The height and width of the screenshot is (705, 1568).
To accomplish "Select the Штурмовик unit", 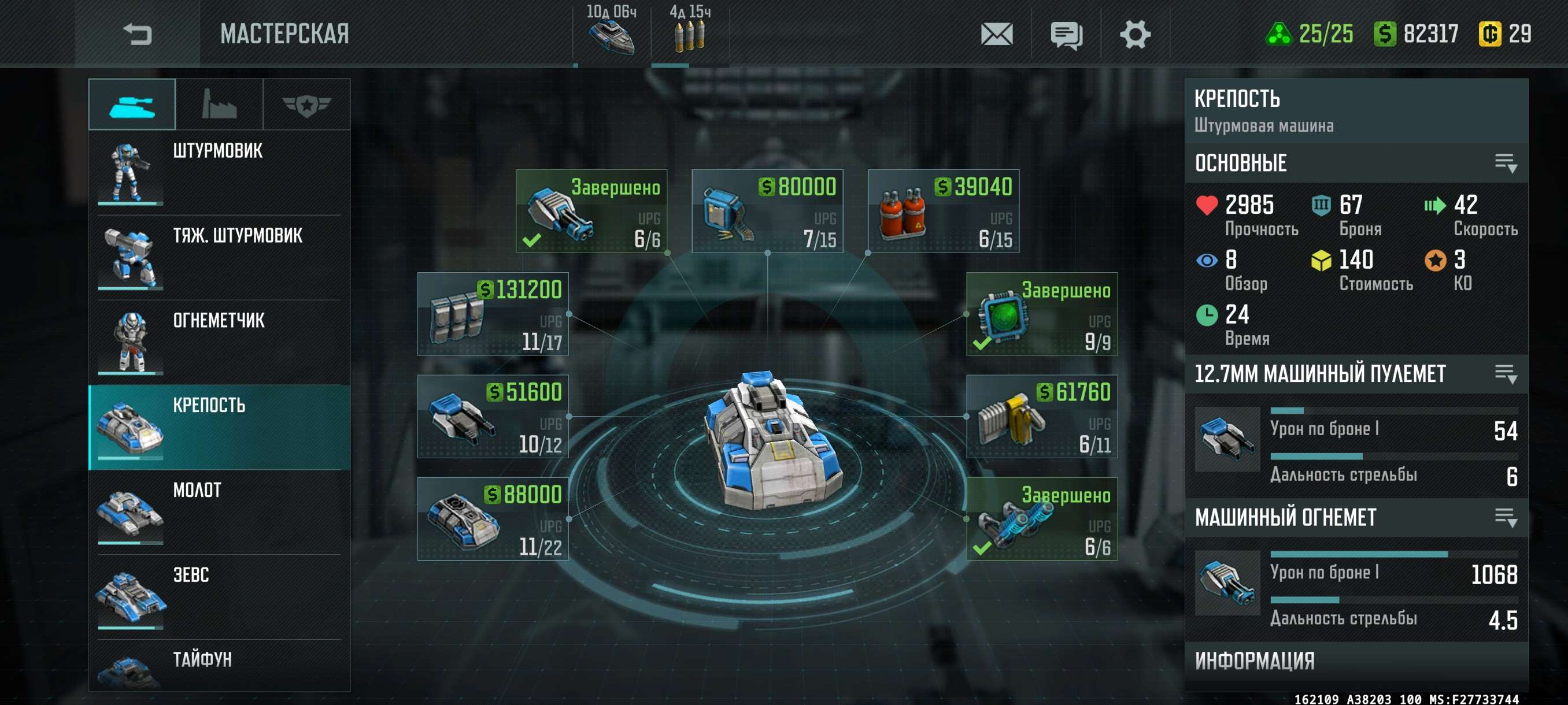I will click(219, 172).
